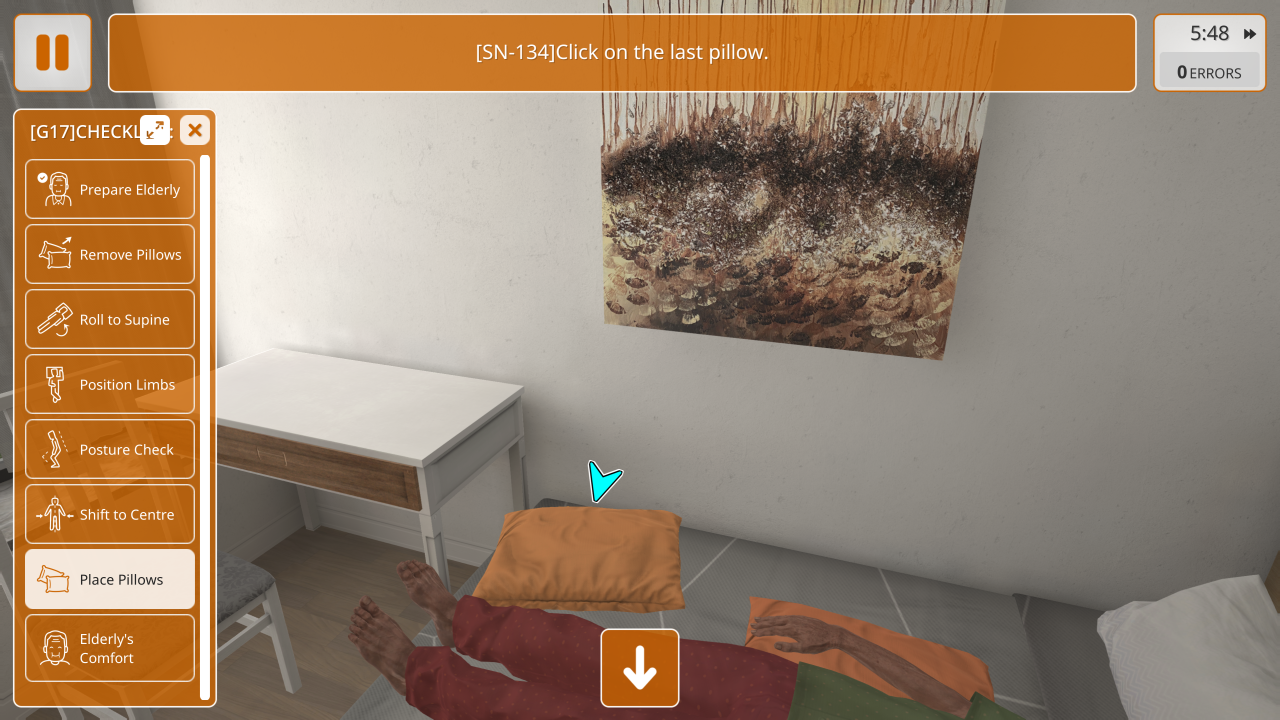This screenshot has height=720, width=1280.
Task: Open the Posture Check step
Action: 110,449
